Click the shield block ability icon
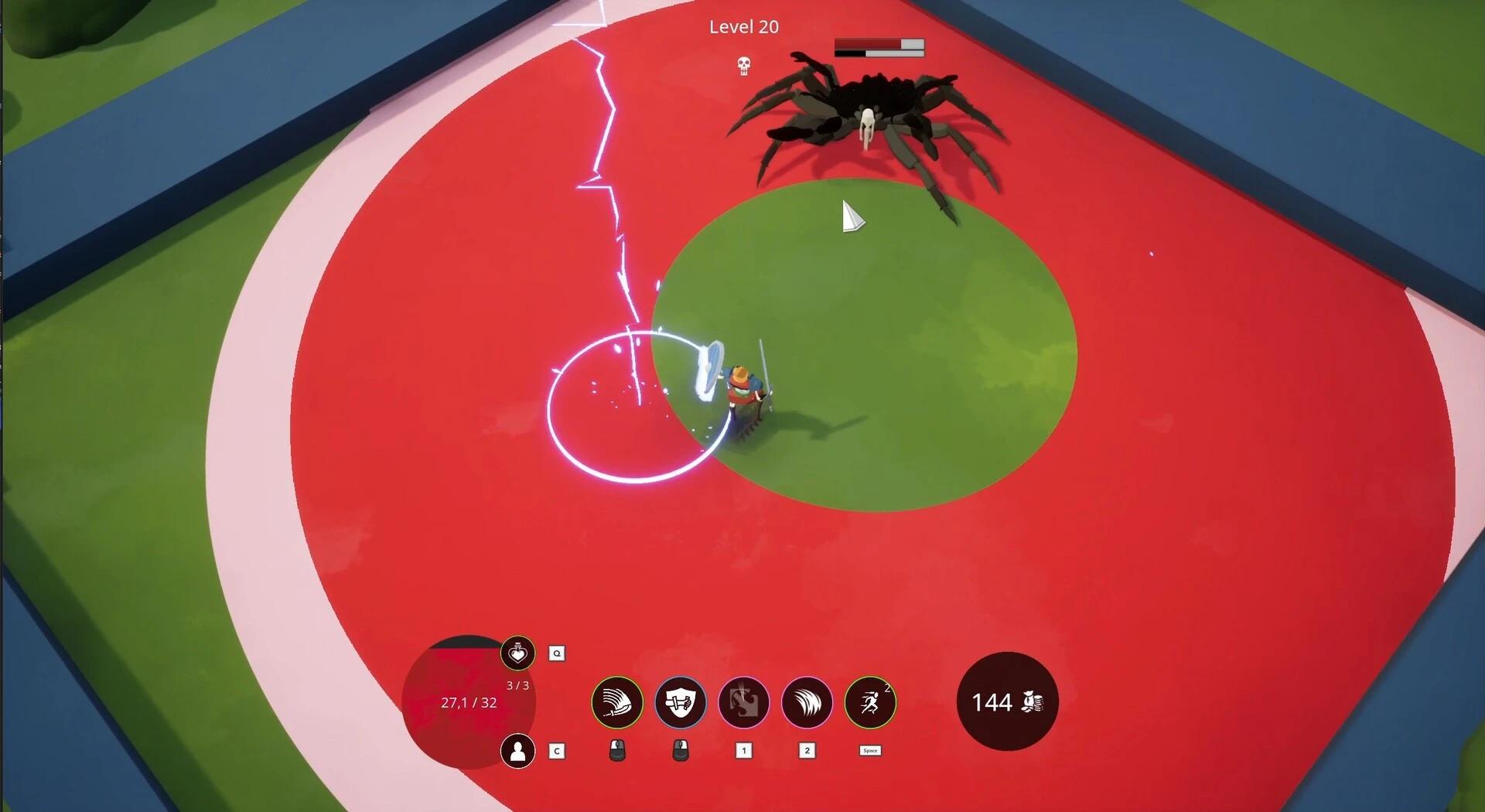Viewport: 1485px width, 812px height. click(x=681, y=702)
